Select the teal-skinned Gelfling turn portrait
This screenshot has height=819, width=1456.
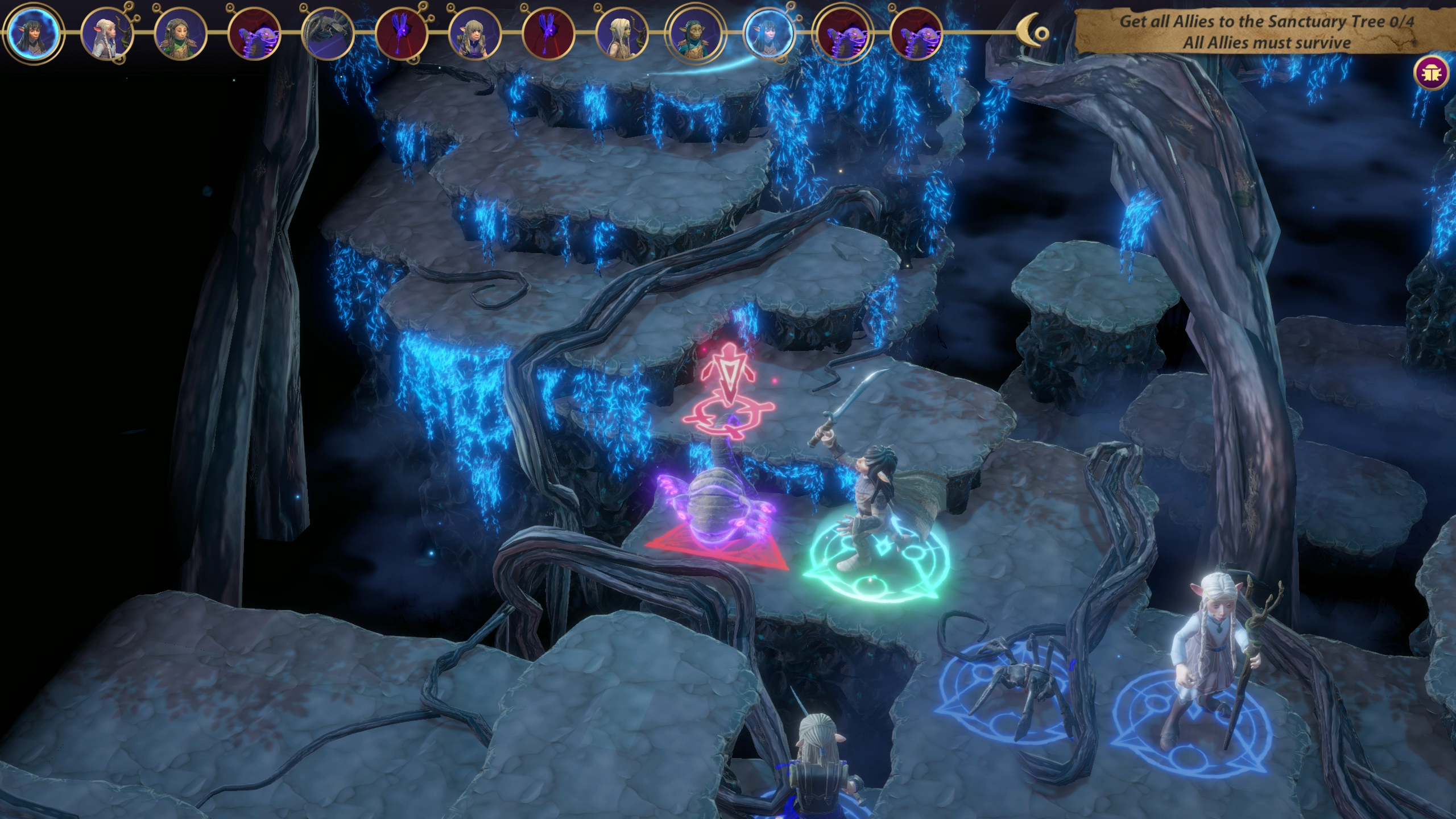tap(695, 32)
